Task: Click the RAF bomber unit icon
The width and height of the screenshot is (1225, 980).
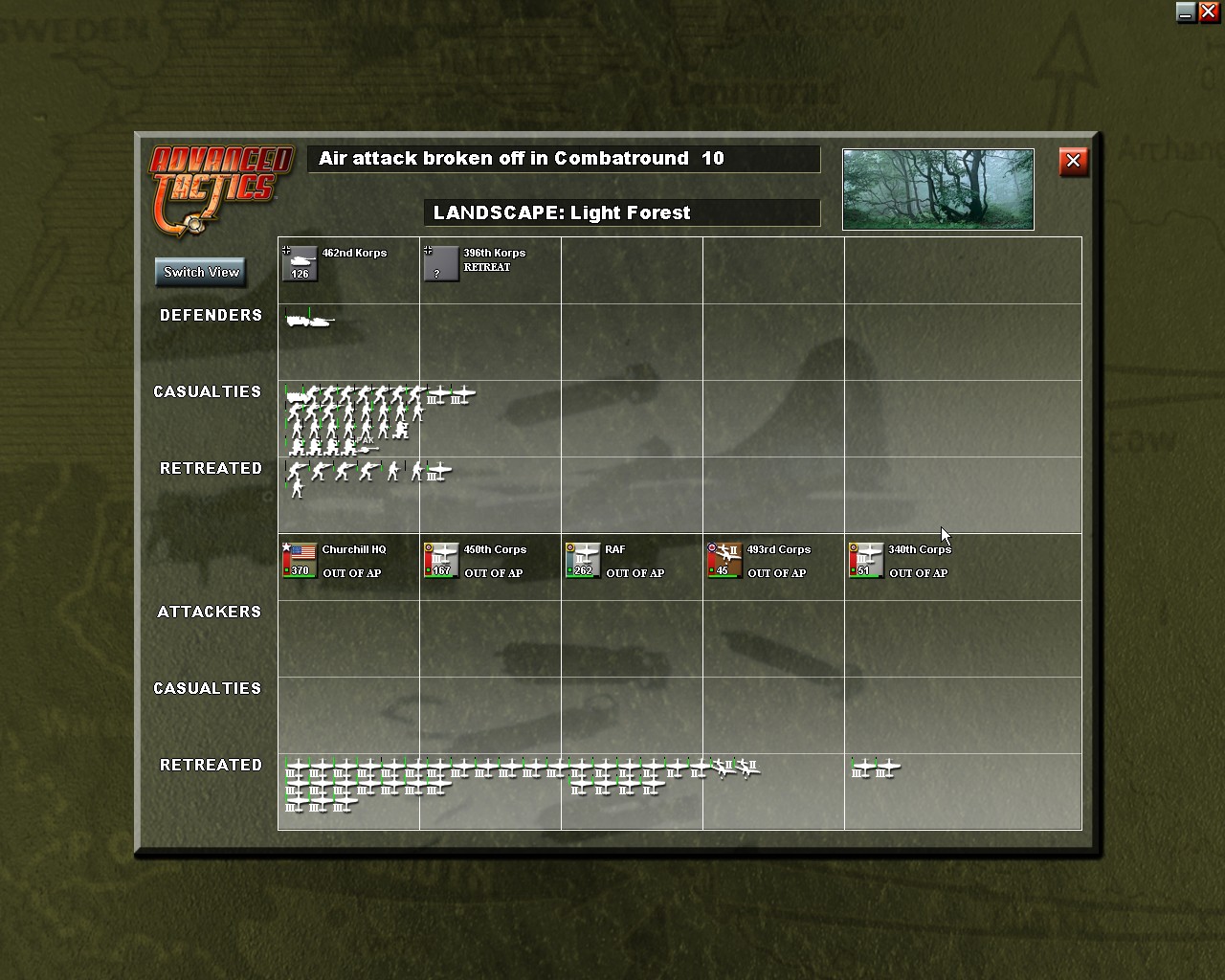Action: point(582,562)
